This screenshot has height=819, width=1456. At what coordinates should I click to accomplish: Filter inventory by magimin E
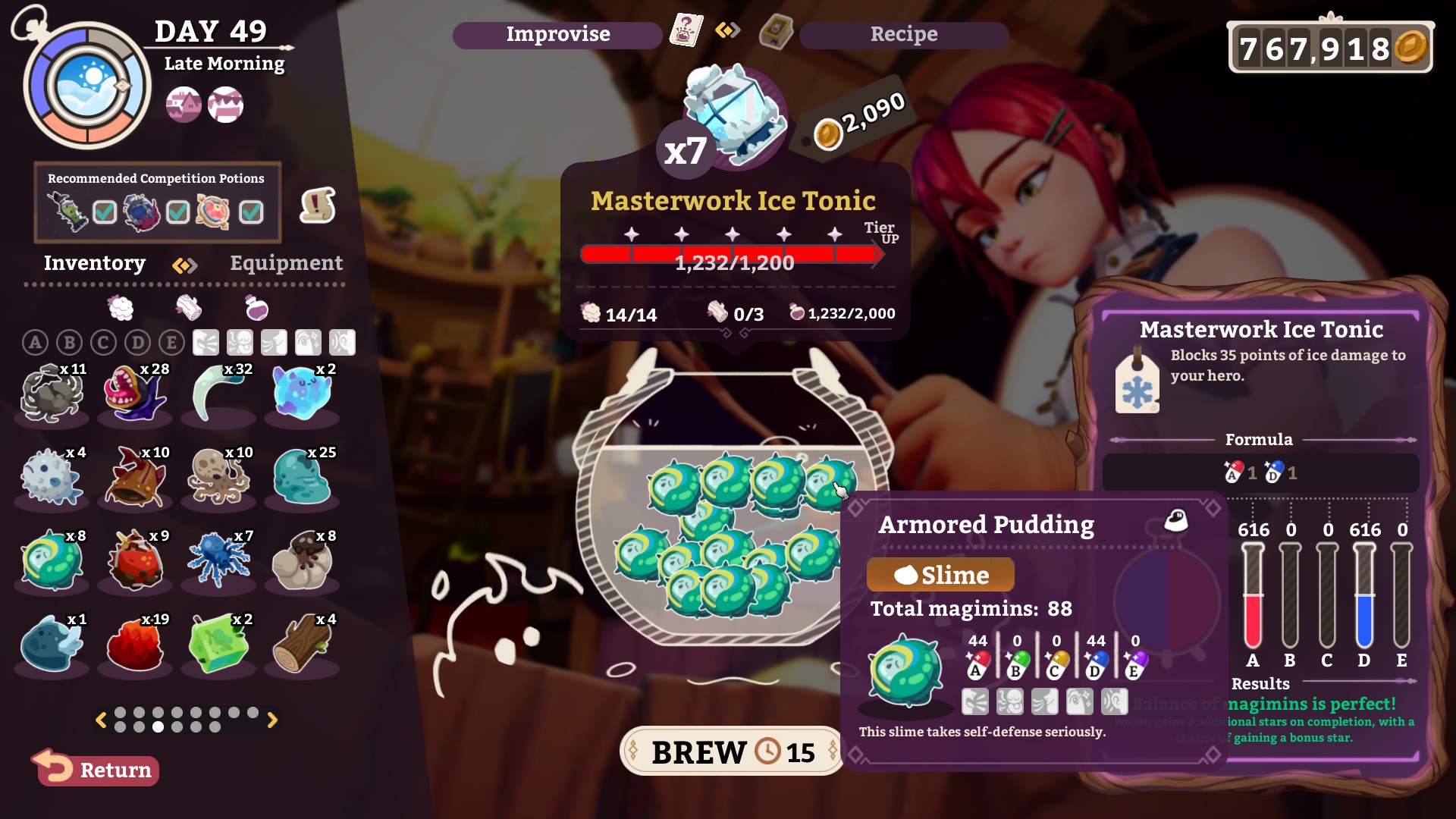pyautogui.click(x=171, y=343)
